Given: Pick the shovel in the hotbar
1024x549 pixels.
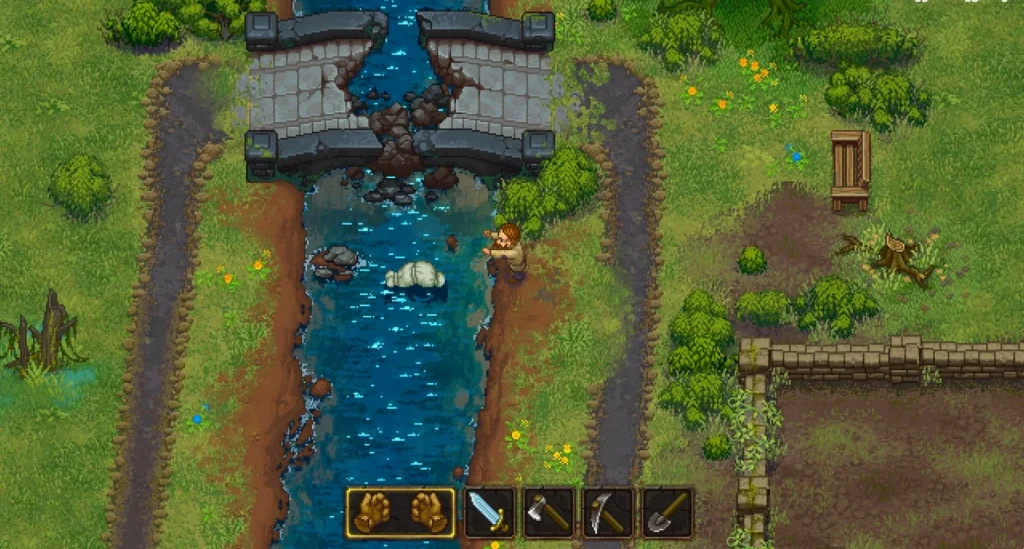Looking at the screenshot, I should tap(667, 512).
